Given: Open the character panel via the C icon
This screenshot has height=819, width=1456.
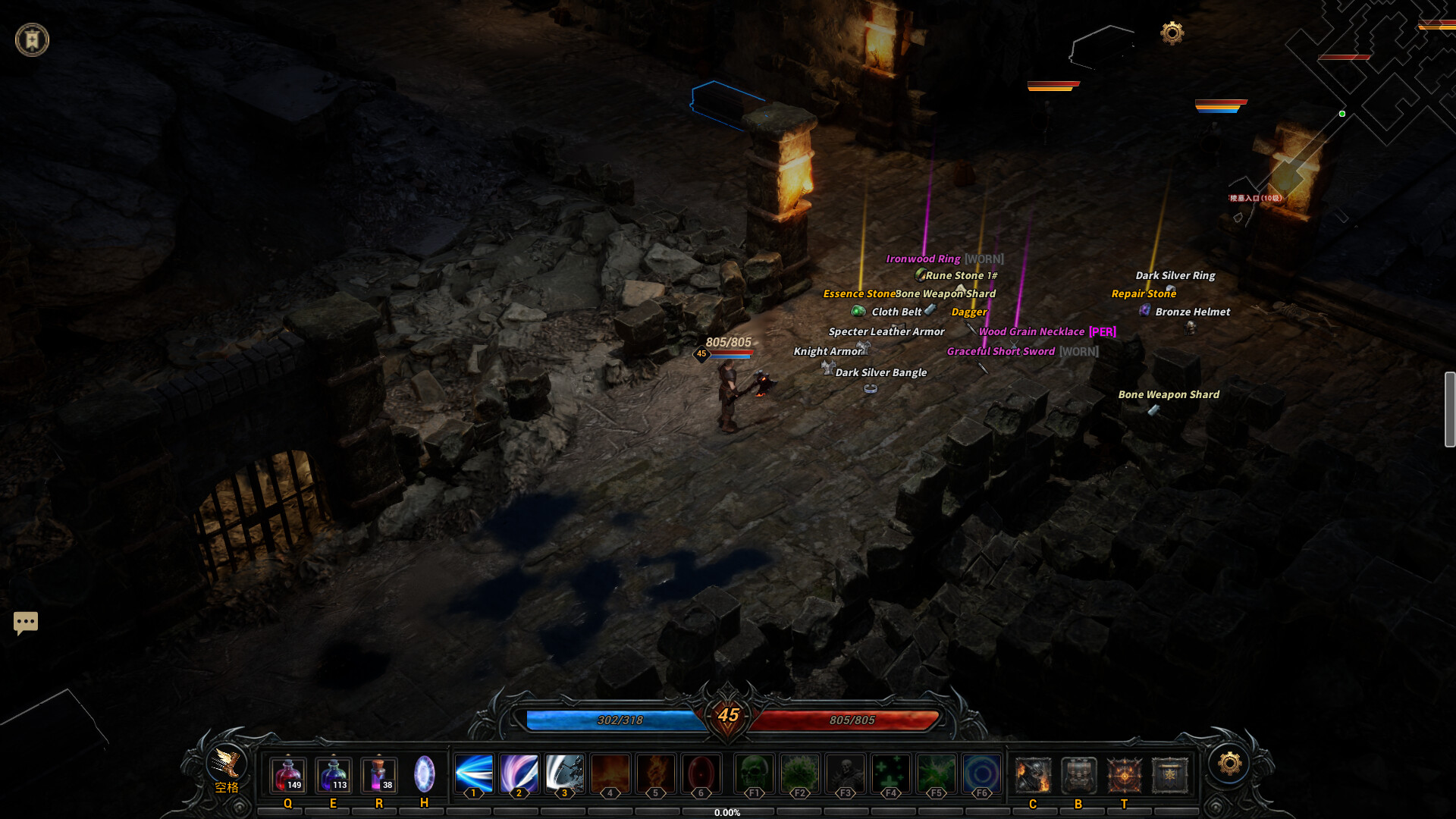Looking at the screenshot, I should point(1033,773).
